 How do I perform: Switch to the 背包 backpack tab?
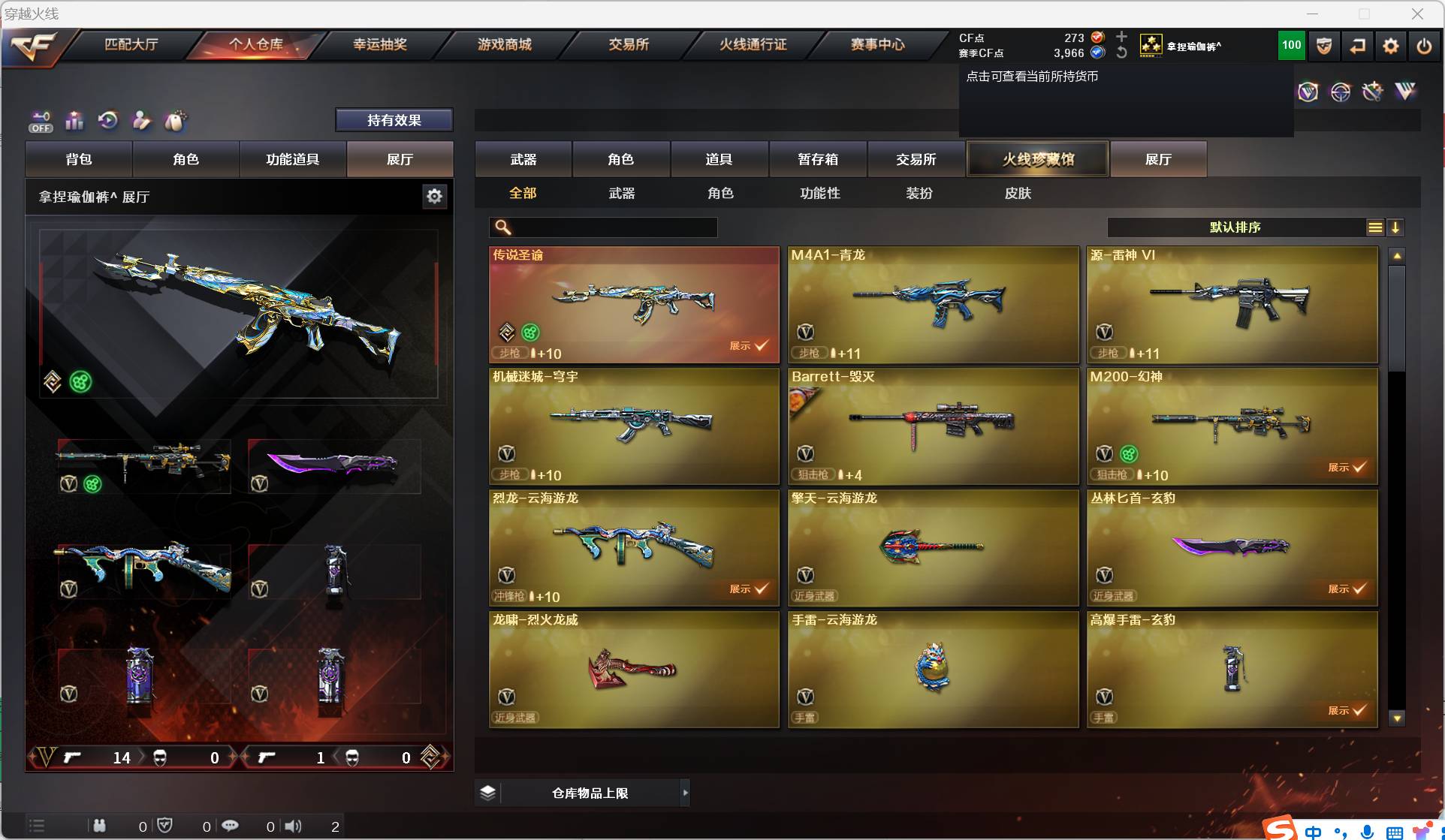click(79, 159)
